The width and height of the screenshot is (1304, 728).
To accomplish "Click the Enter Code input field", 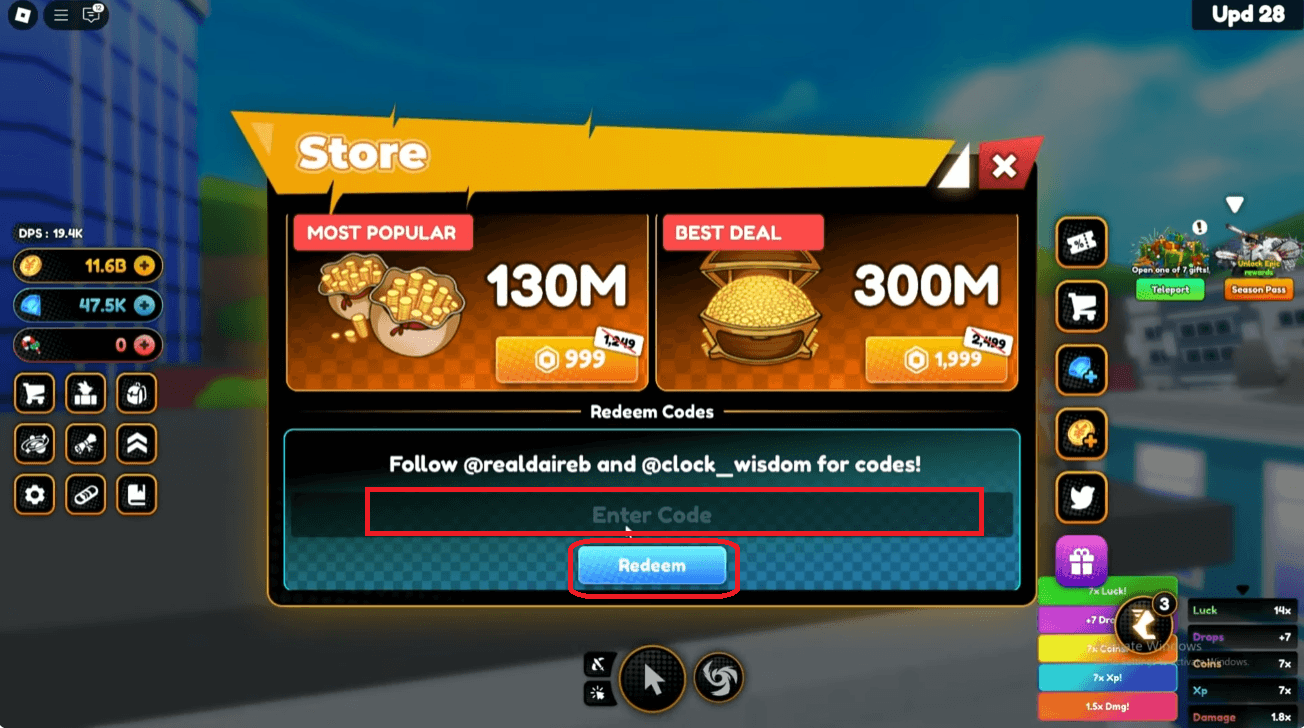I will [x=652, y=515].
